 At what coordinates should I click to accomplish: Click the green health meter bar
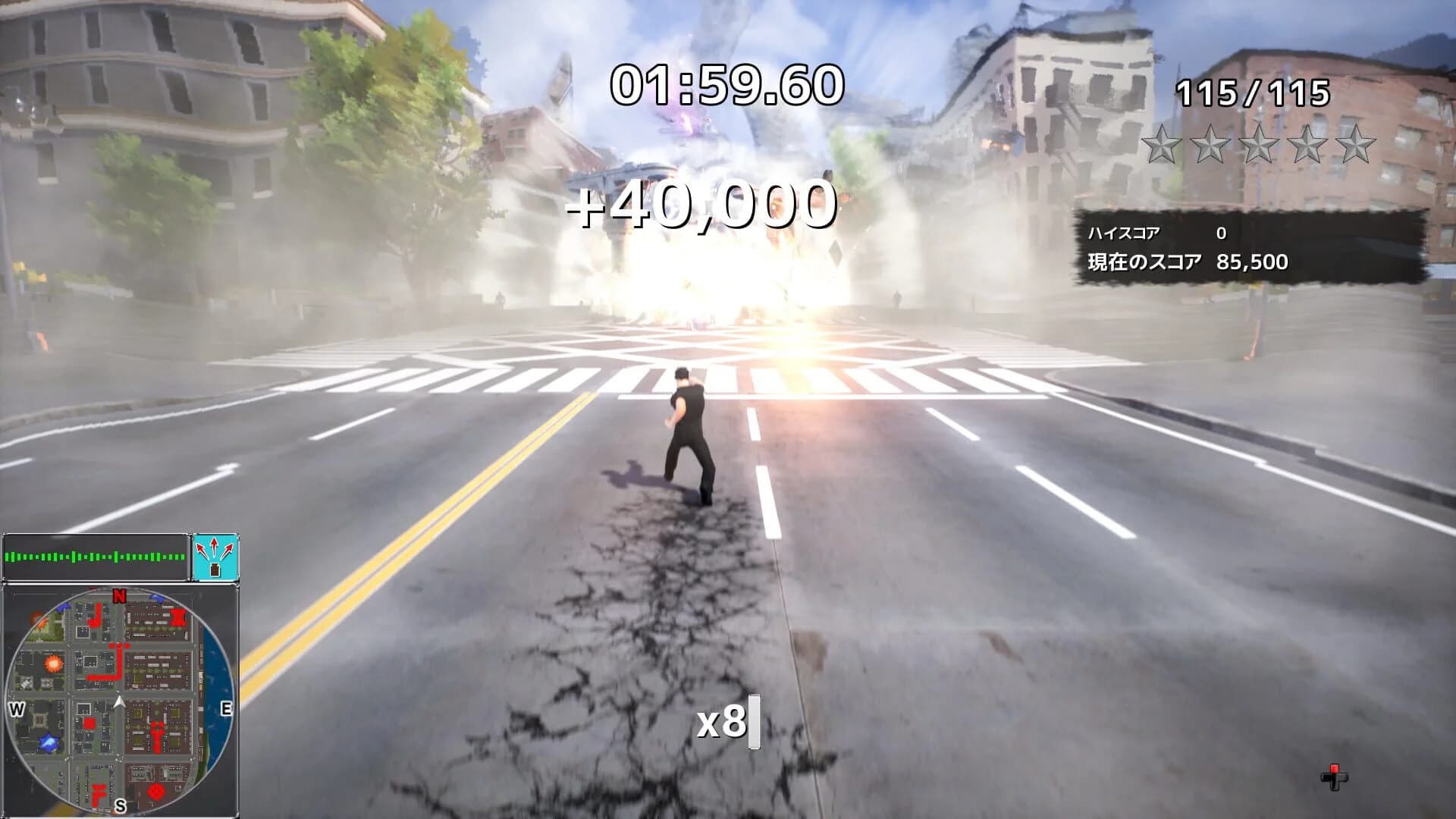coord(95,558)
